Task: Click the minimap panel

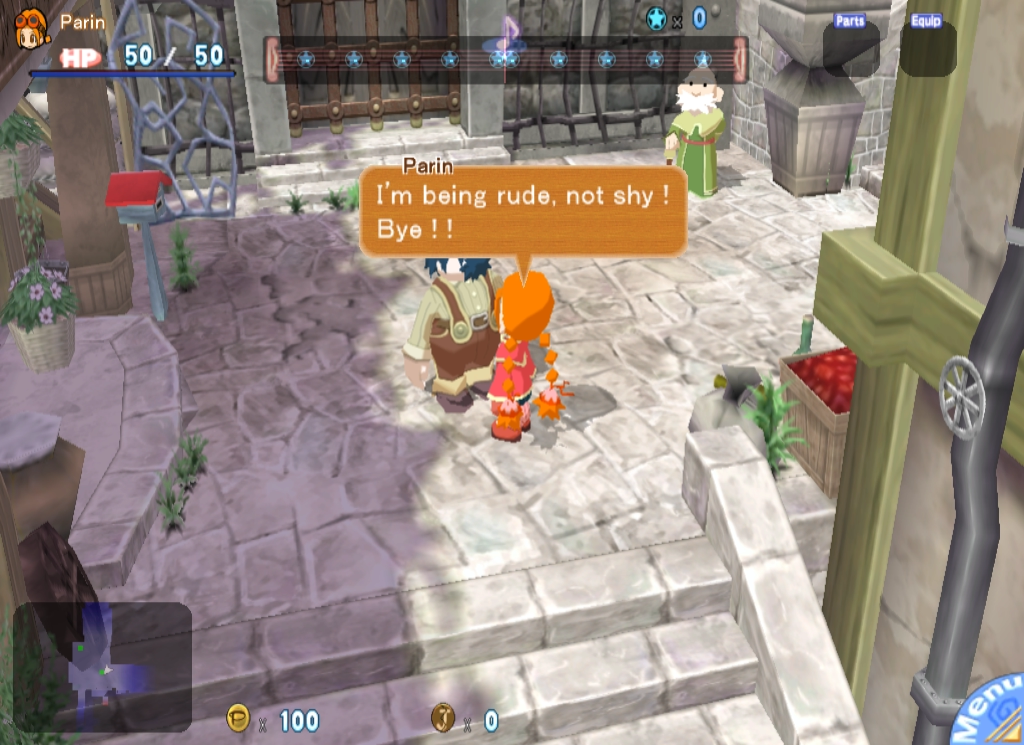Action: pyautogui.click(x=102, y=667)
